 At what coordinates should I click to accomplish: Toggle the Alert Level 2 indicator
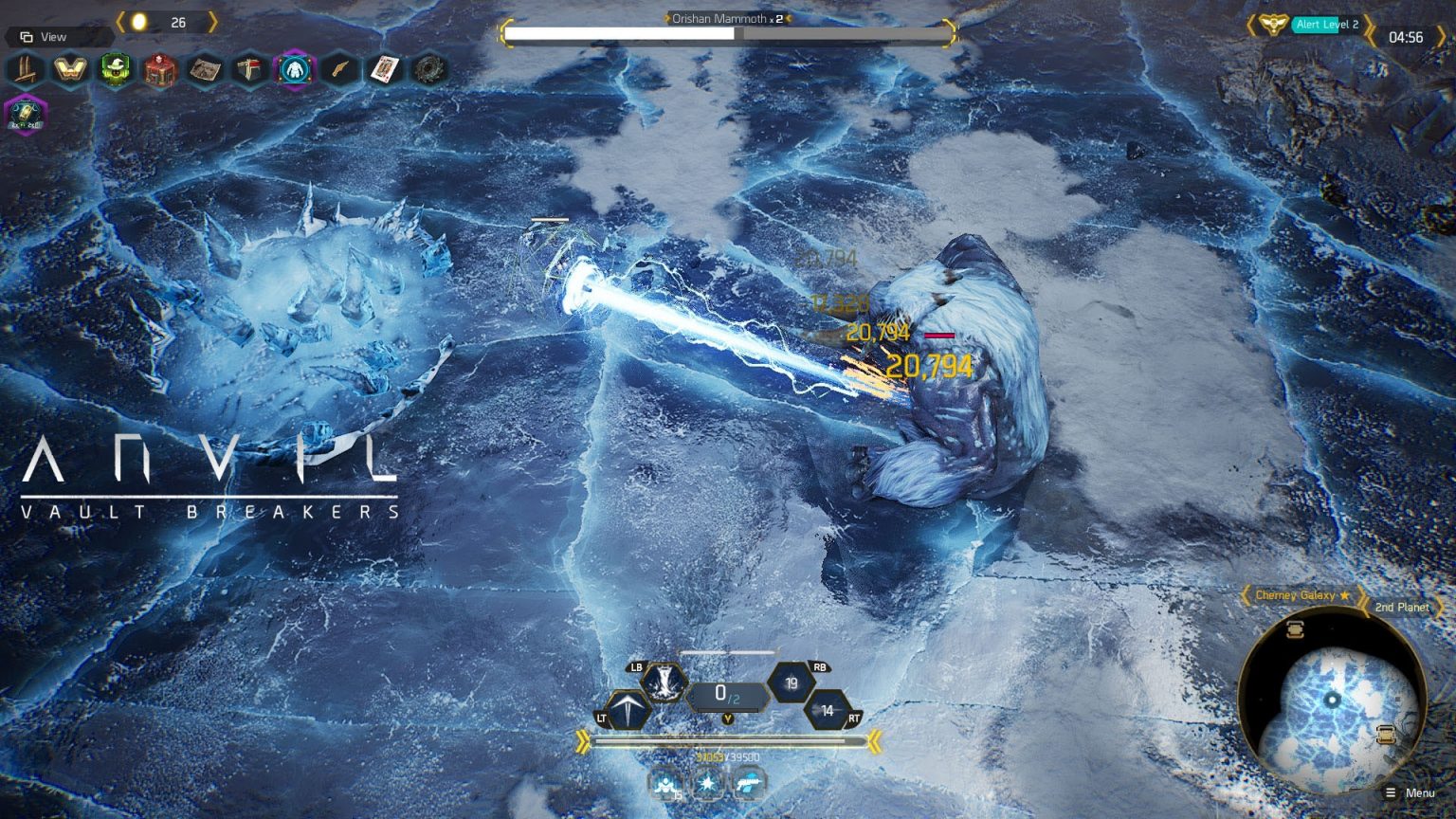pos(1326,25)
